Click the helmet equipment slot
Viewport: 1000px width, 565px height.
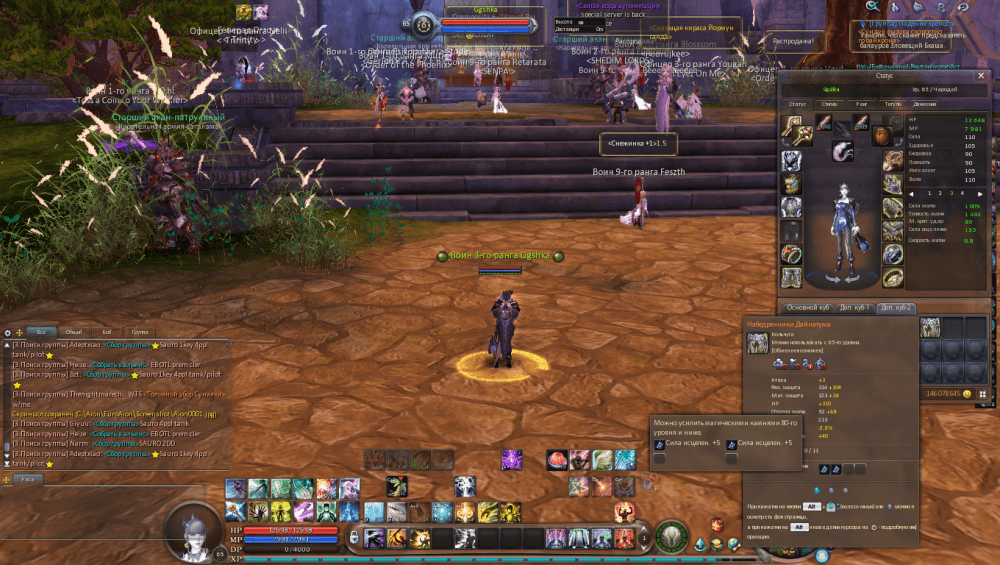[x=792, y=162]
